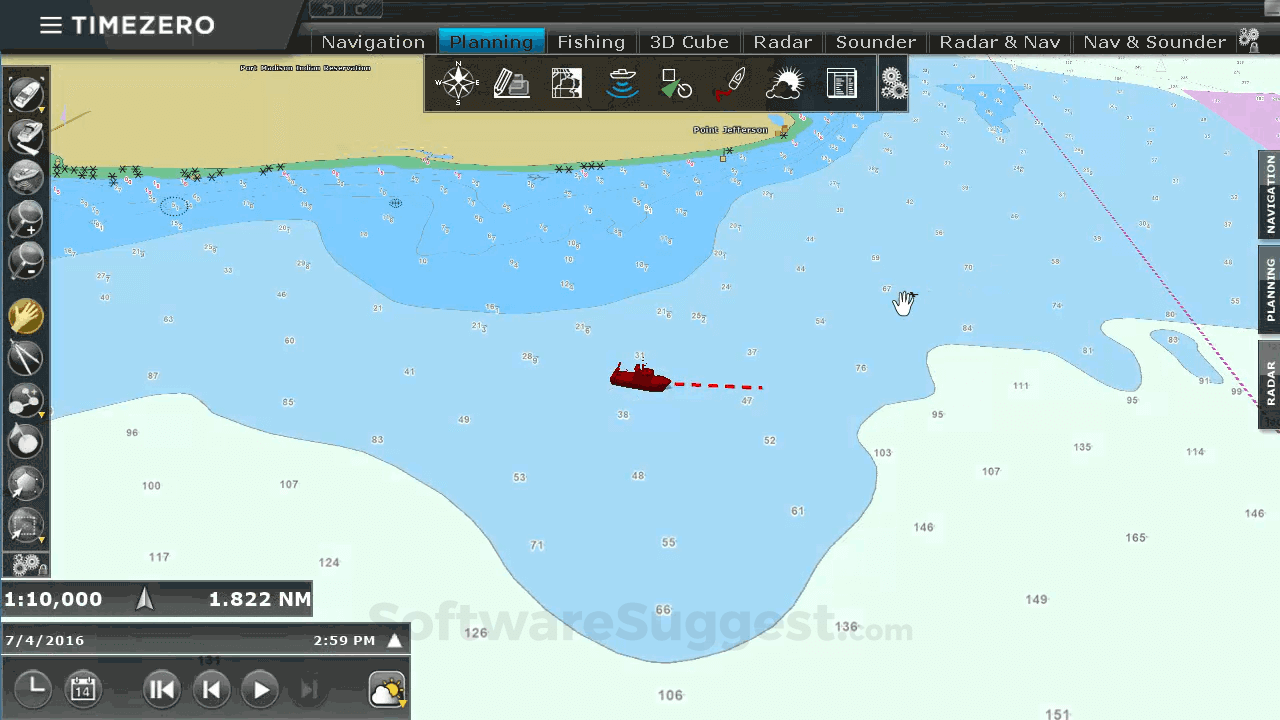Select the sun and cloud weather ribbon icon
Screen dimensions: 1280x720
(784, 84)
